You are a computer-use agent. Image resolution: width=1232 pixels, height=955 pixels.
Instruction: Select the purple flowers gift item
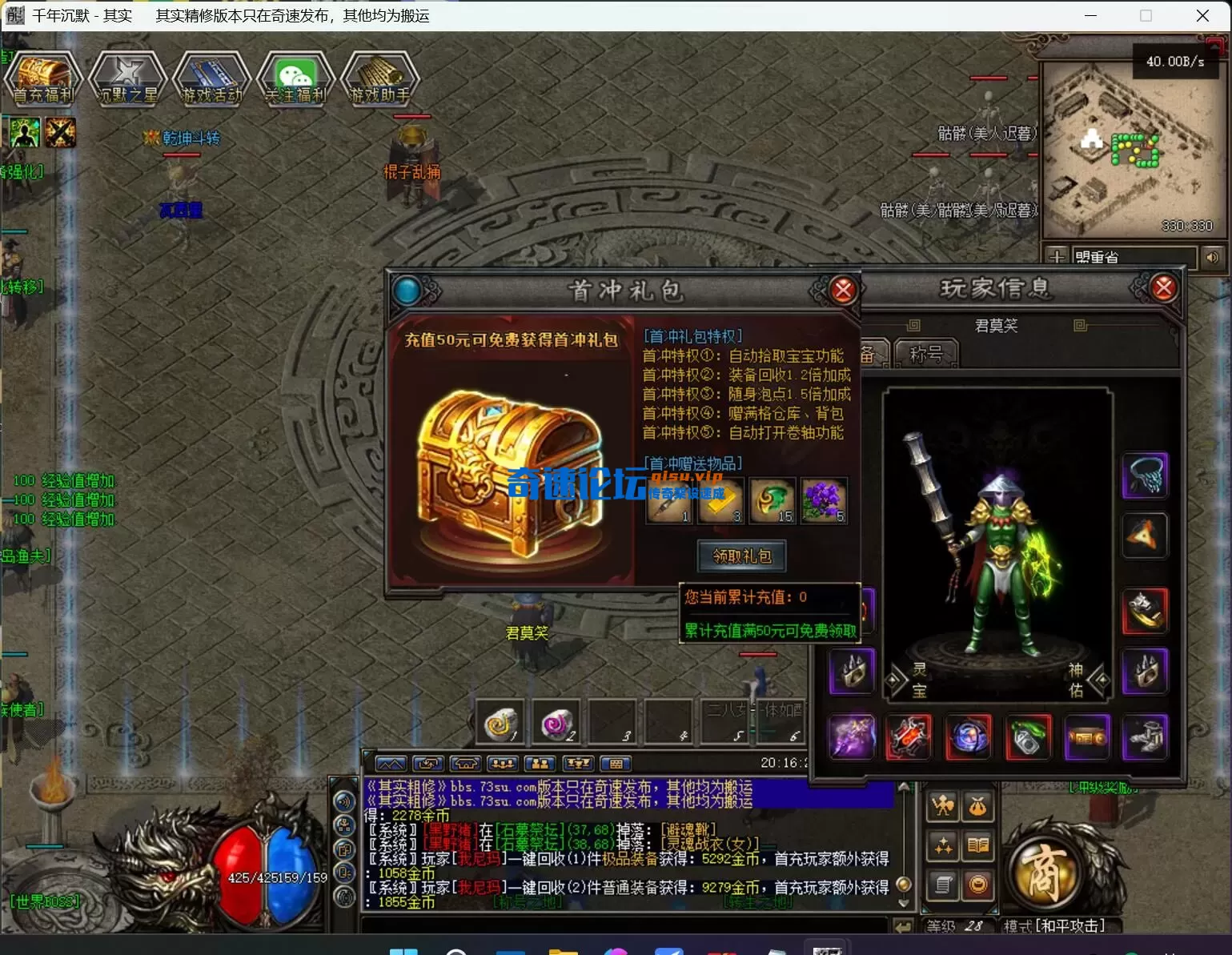pyautogui.click(x=822, y=501)
